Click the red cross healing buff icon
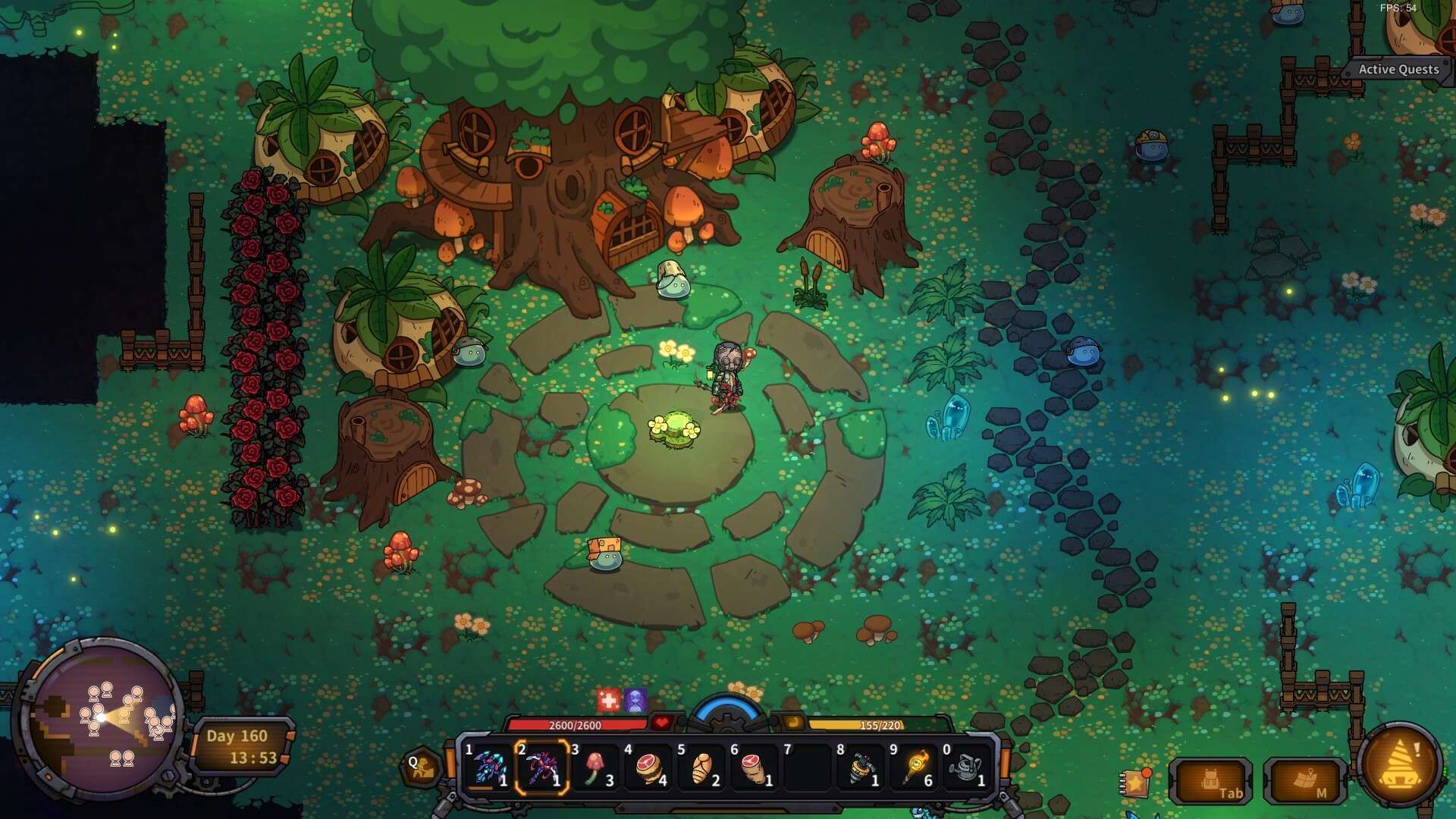The height and width of the screenshot is (819, 1456). pos(608,700)
